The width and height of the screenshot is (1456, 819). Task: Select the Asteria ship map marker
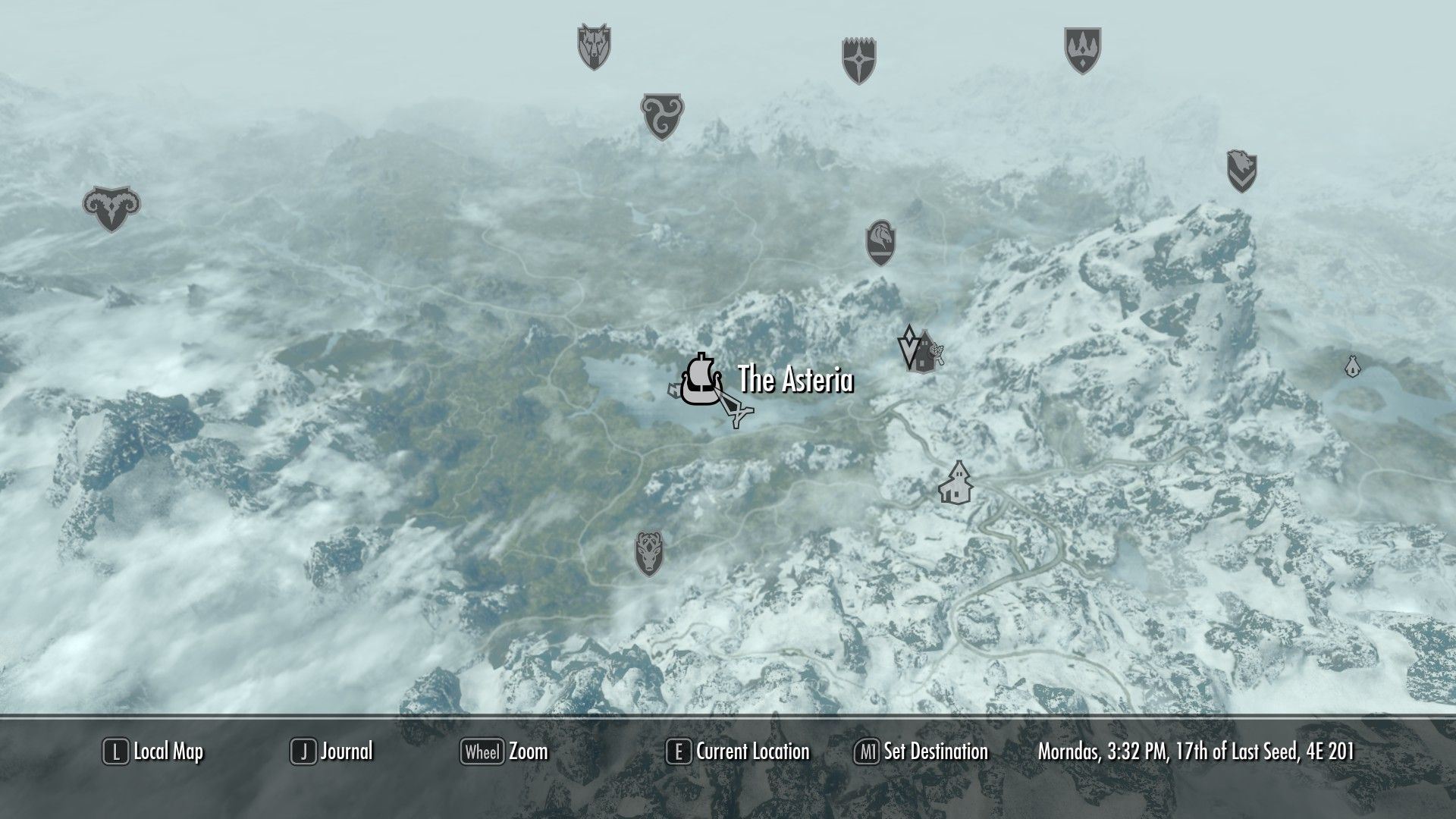click(698, 381)
